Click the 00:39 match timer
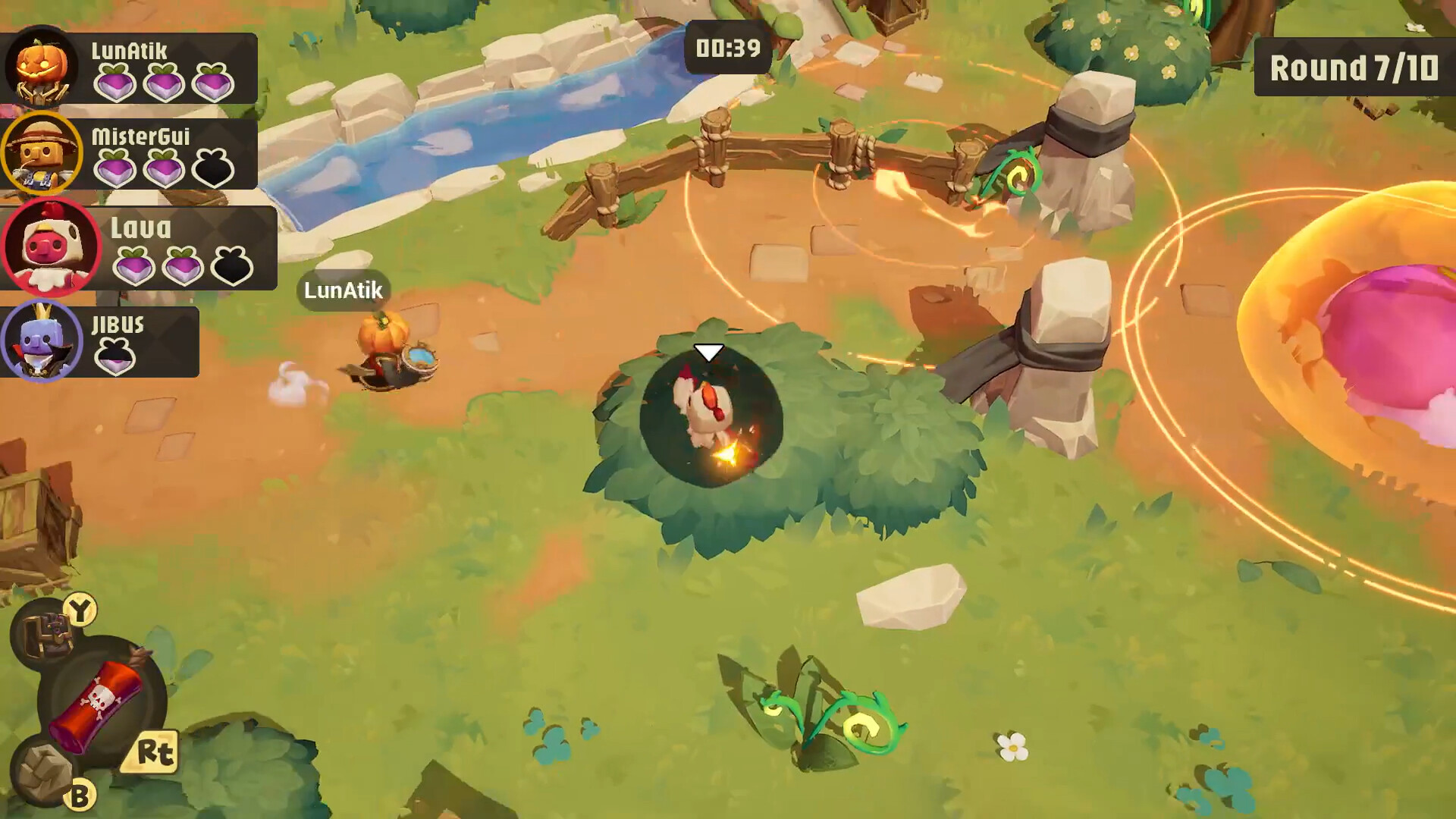1456x819 pixels. (726, 45)
